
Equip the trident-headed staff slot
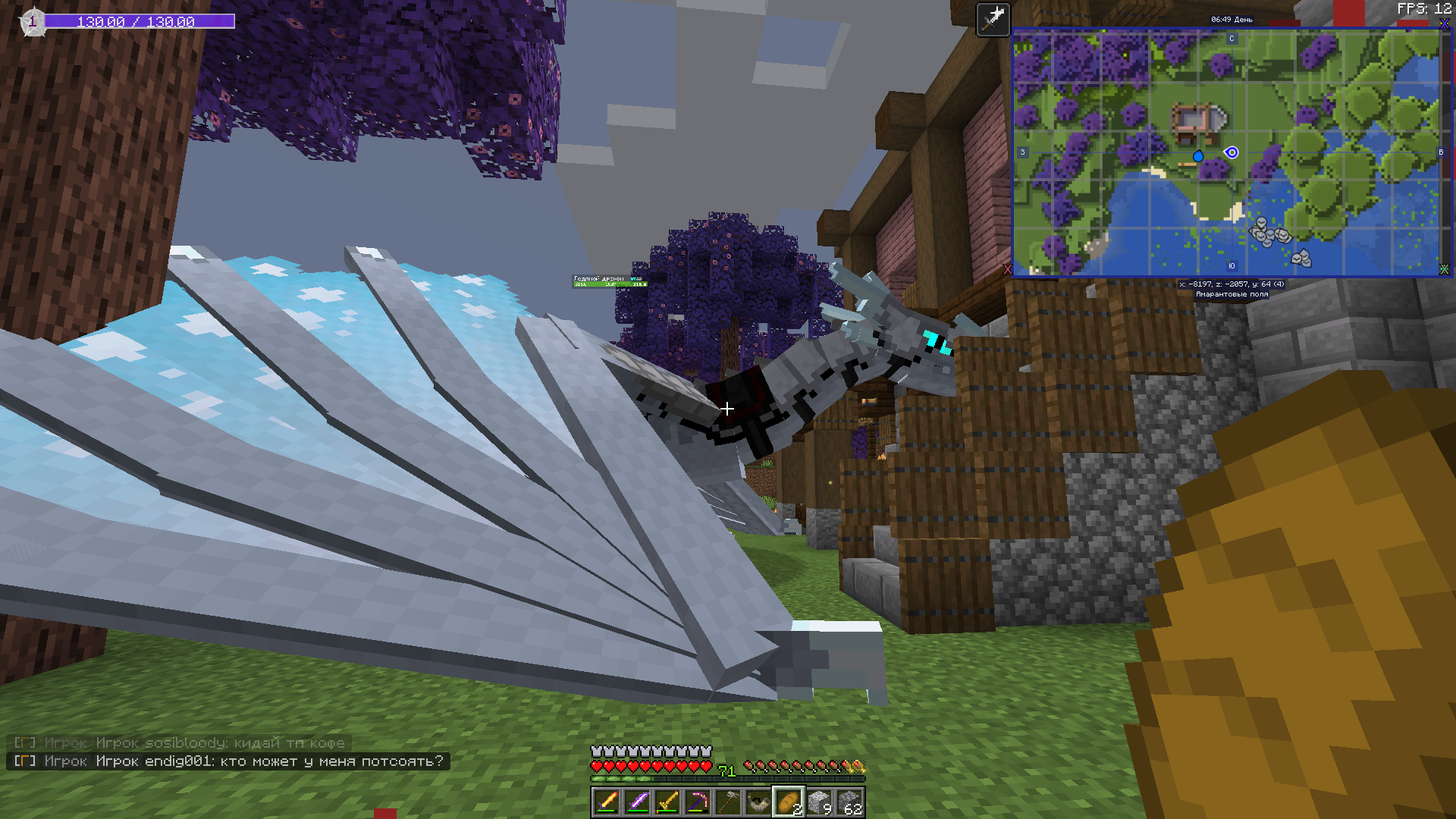(728, 802)
